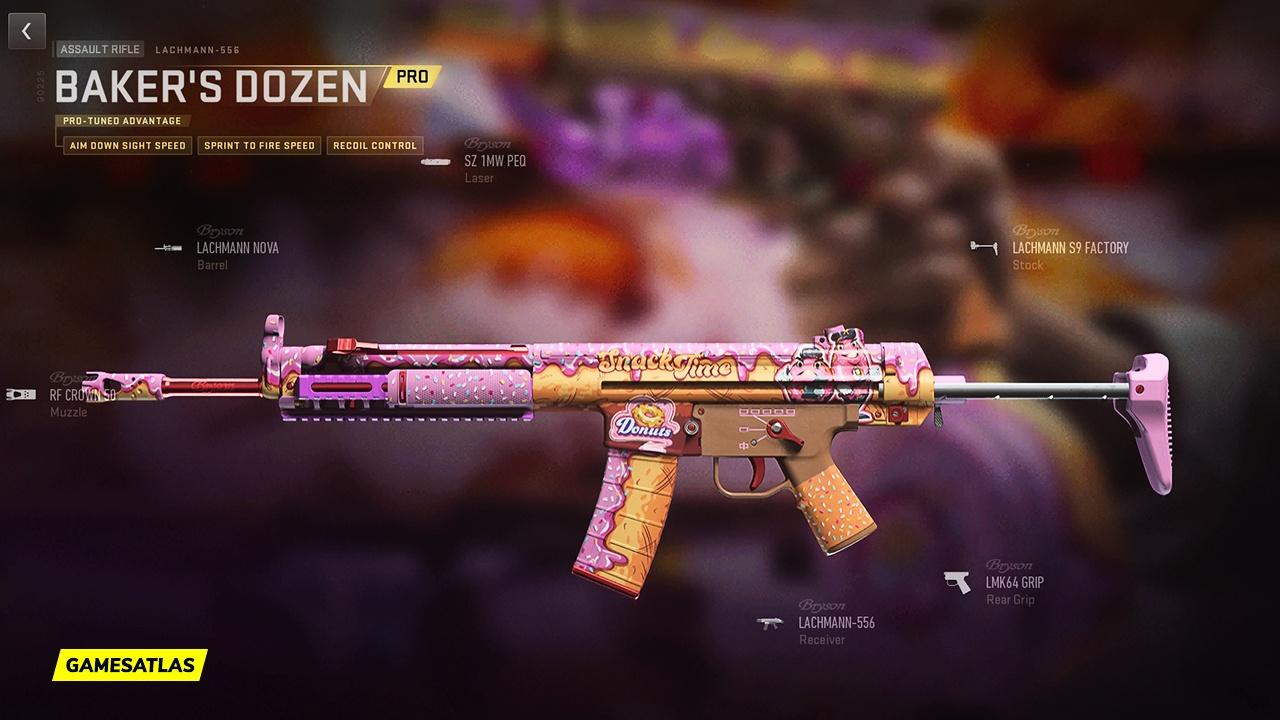The height and width of the screenshot is (720, 1280).
Task: Pick the LMK64 Grip rear grip slot
Action: click(1014, 582)
